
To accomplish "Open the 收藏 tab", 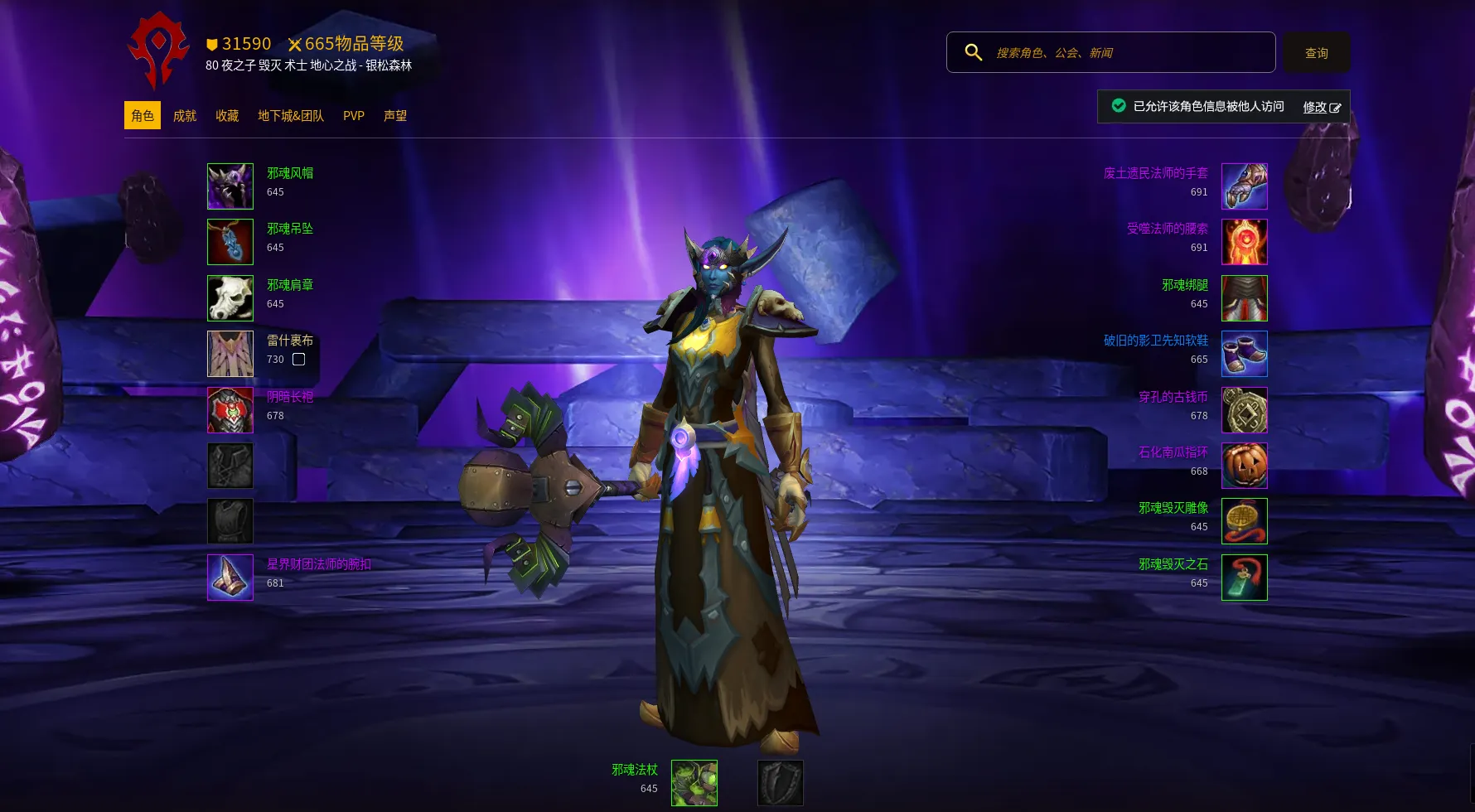I will point(227,116).
